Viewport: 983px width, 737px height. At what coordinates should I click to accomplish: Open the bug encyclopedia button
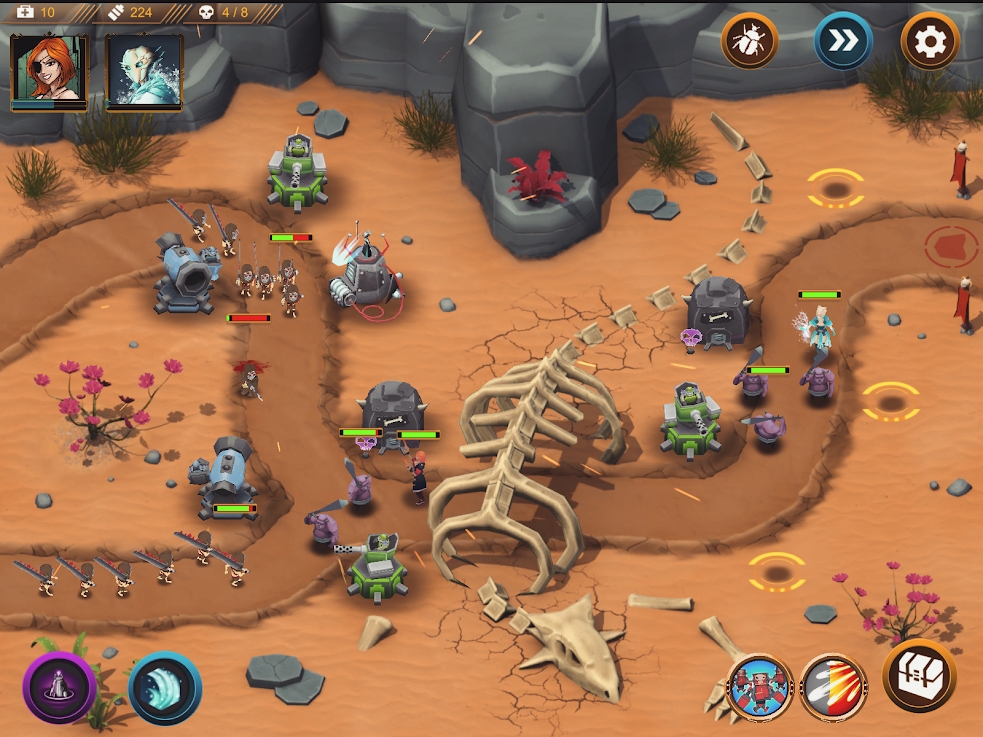click(749, 41)
